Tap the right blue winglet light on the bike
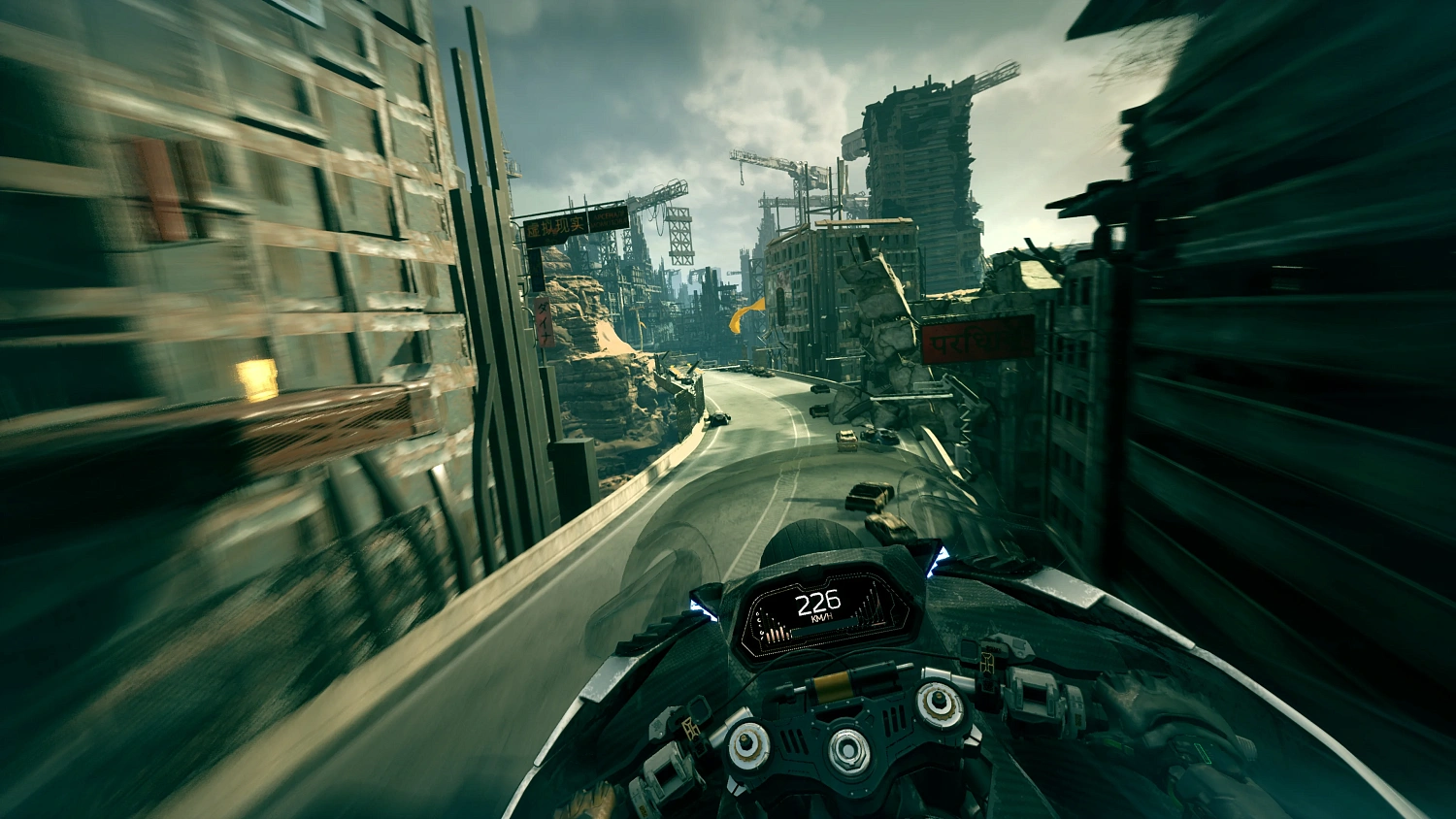The image size is (1456, 819). tap(937, 561)
